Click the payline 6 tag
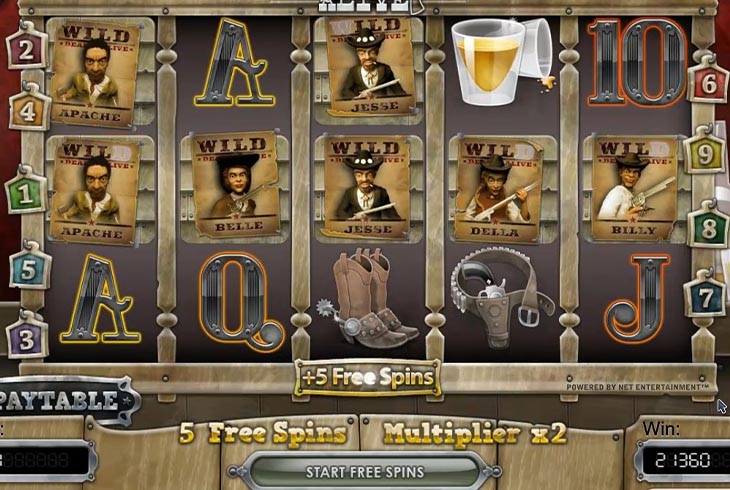 point(708,83)
